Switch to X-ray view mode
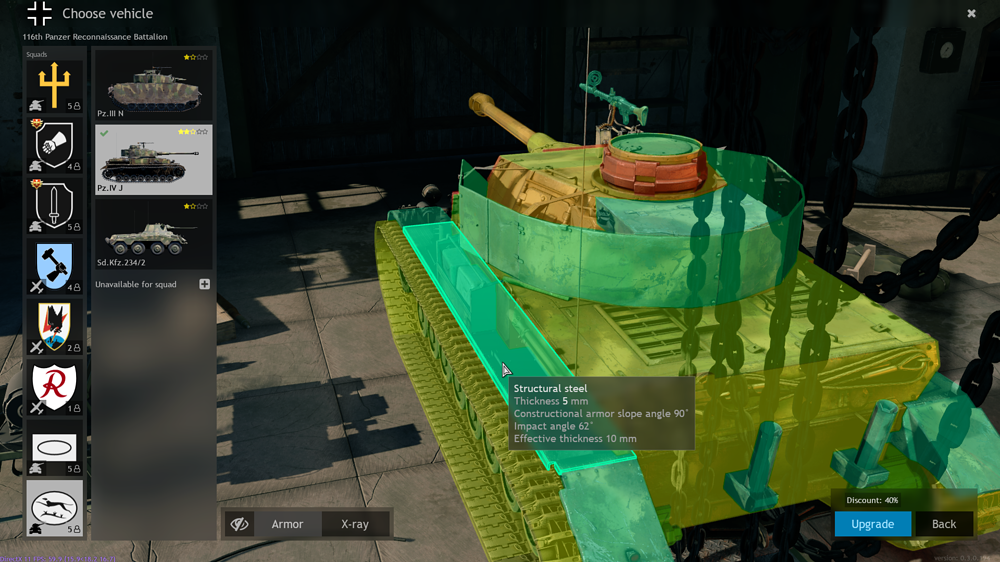 pos(355,524)
